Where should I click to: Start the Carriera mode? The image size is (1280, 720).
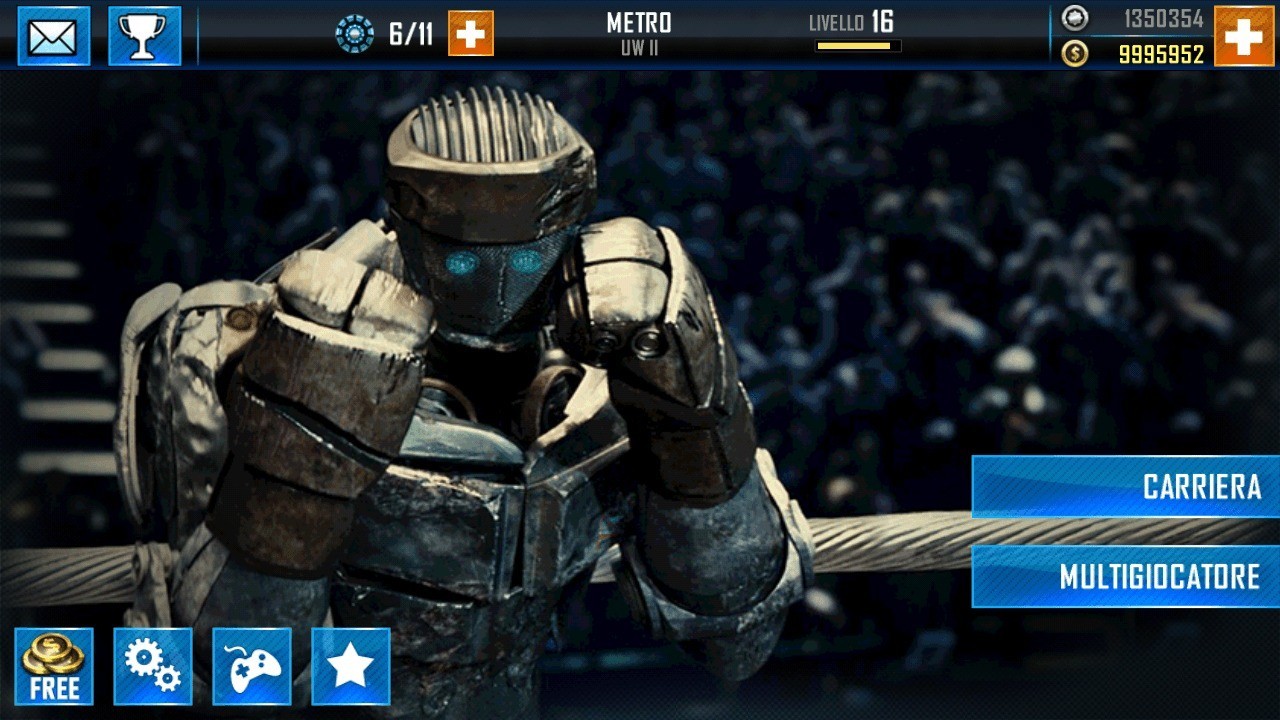[1126, 487]
